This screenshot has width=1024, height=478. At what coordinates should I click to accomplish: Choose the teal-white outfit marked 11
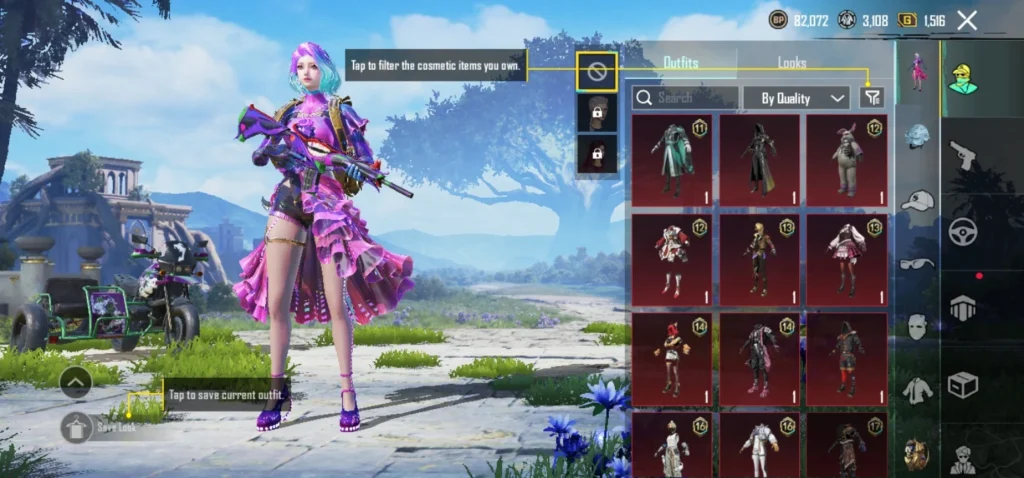672,158
